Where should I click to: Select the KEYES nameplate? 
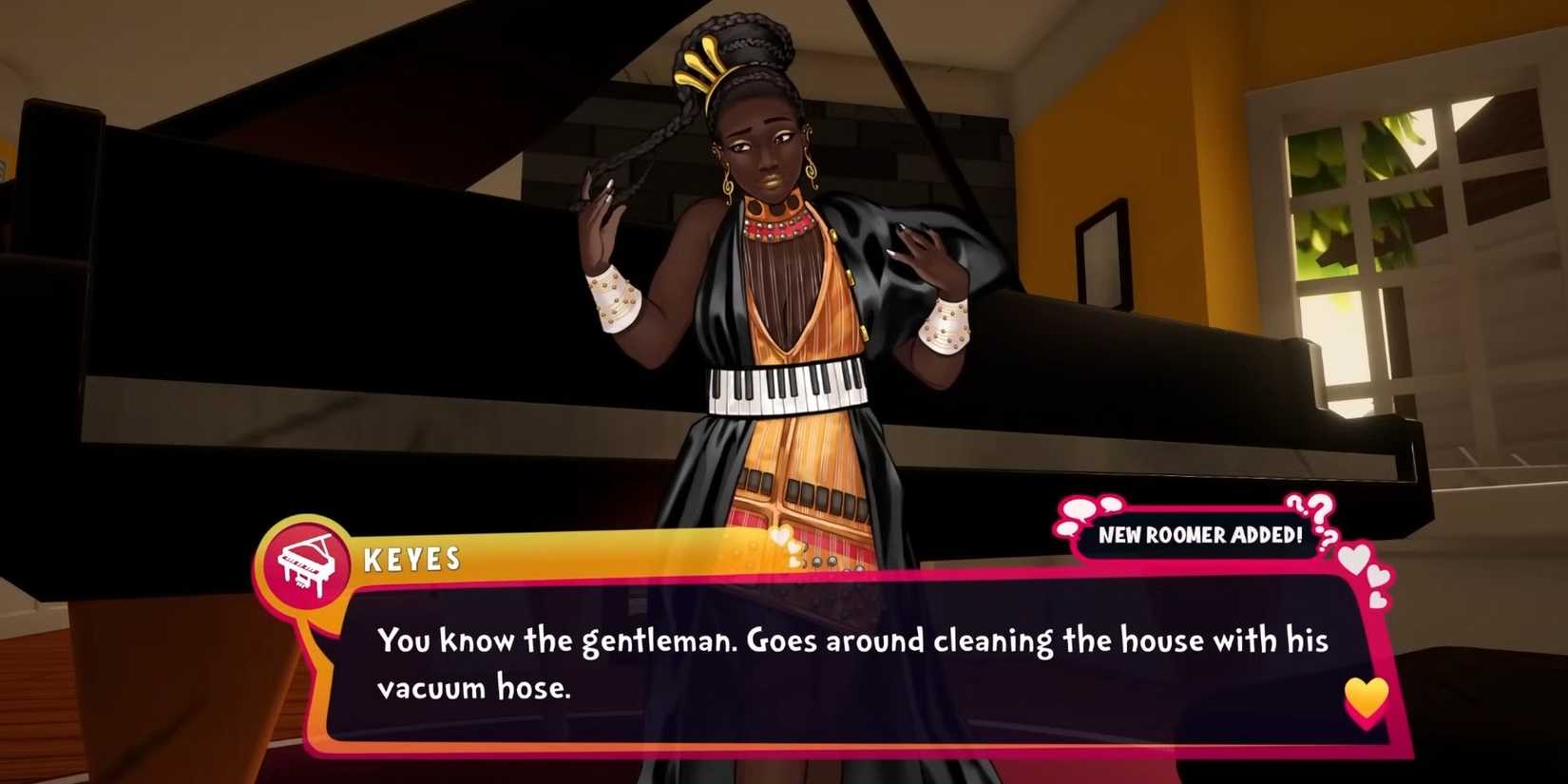point(411,560)
